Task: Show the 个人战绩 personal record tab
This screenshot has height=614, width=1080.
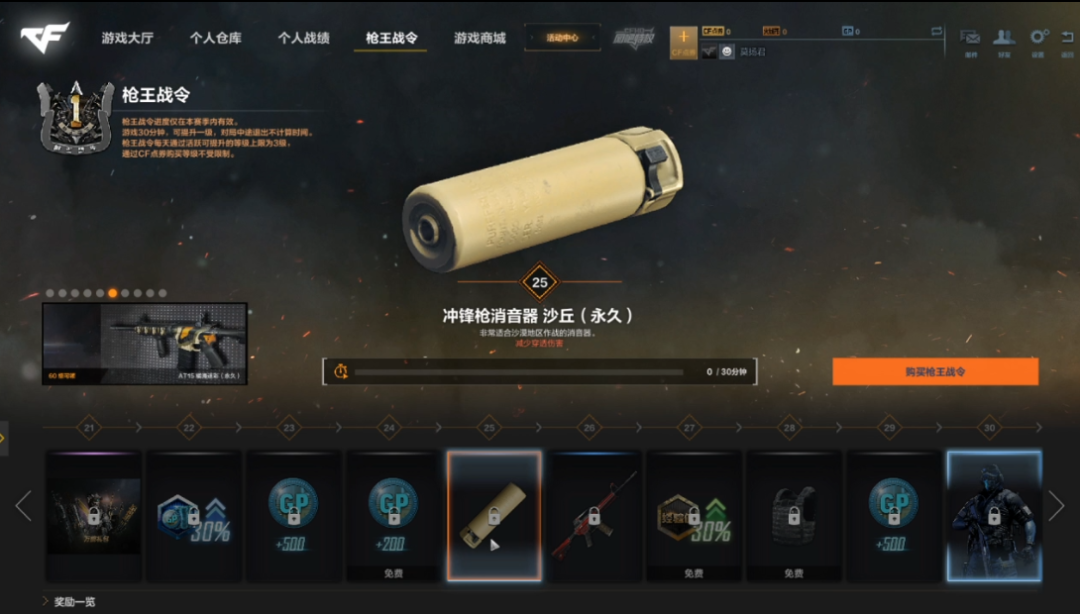Action: (303, 38)
